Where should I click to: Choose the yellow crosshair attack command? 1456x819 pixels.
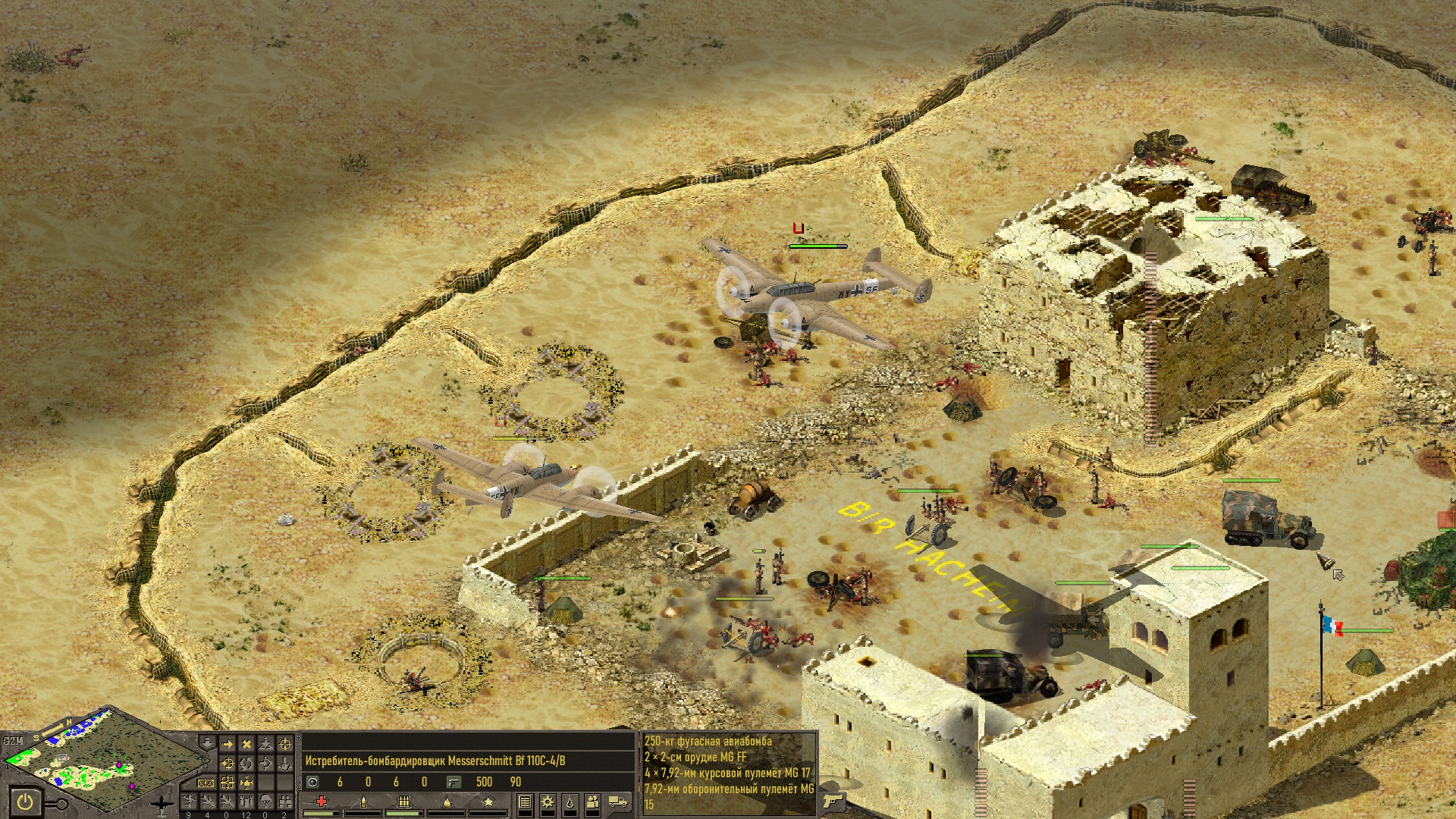pyautogui.click(x=285, y=745)
